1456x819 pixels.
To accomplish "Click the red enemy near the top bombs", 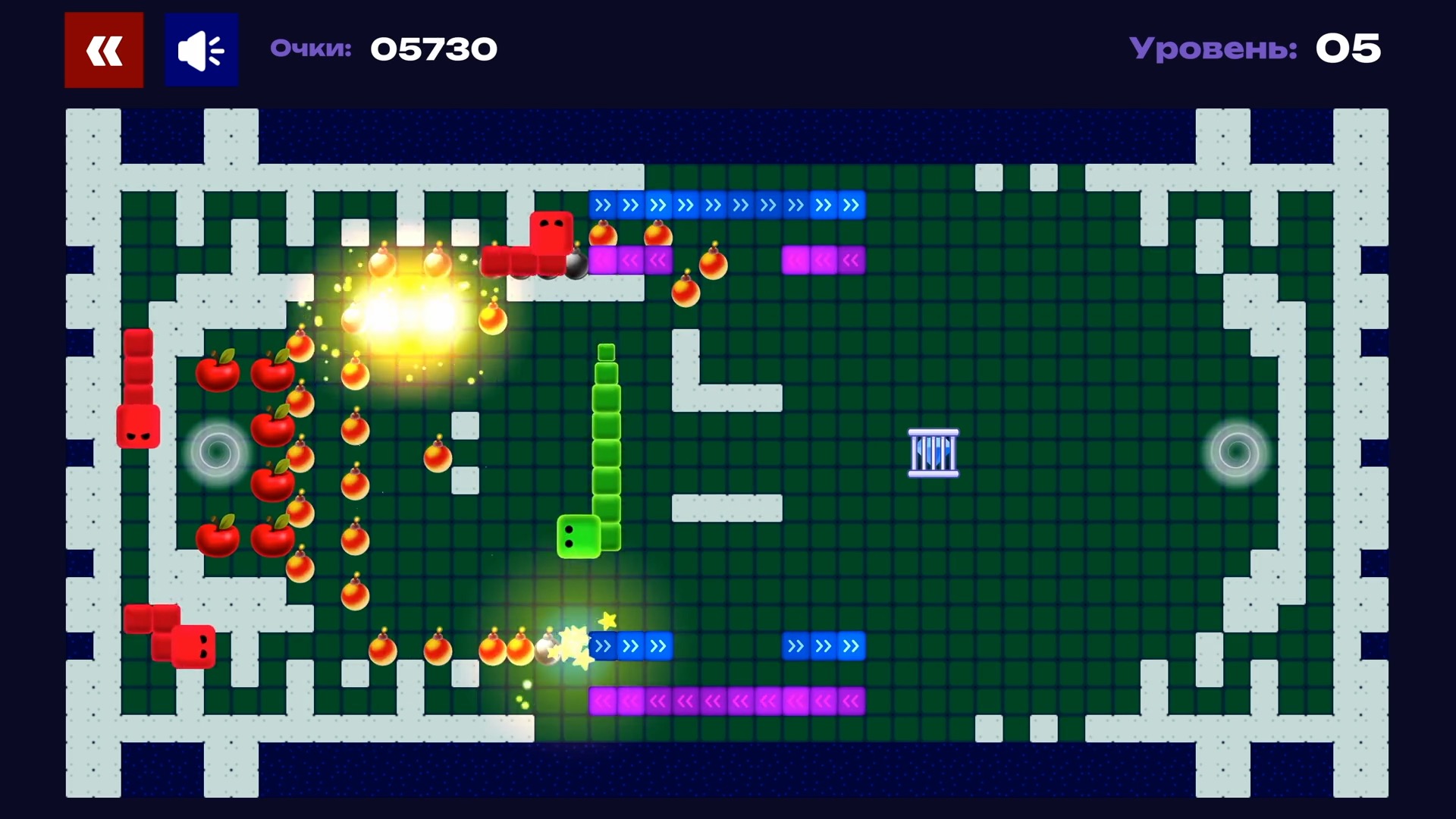I will (551, 234).
